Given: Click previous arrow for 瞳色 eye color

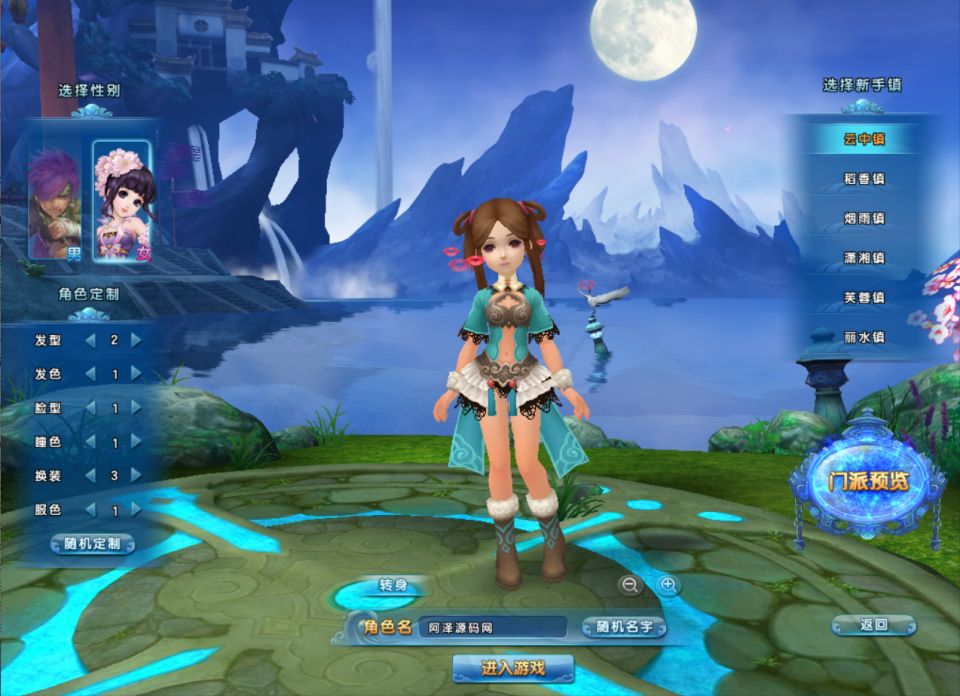Looking at the screenshot, I should coord(90,442).
